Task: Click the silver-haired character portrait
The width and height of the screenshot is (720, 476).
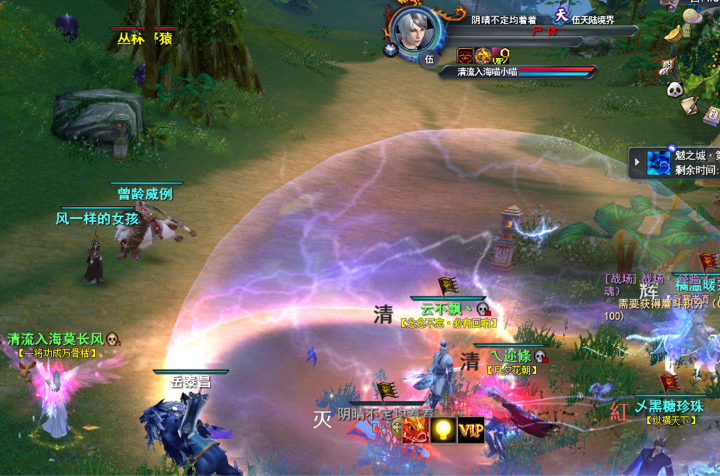Action: (410, 30)
